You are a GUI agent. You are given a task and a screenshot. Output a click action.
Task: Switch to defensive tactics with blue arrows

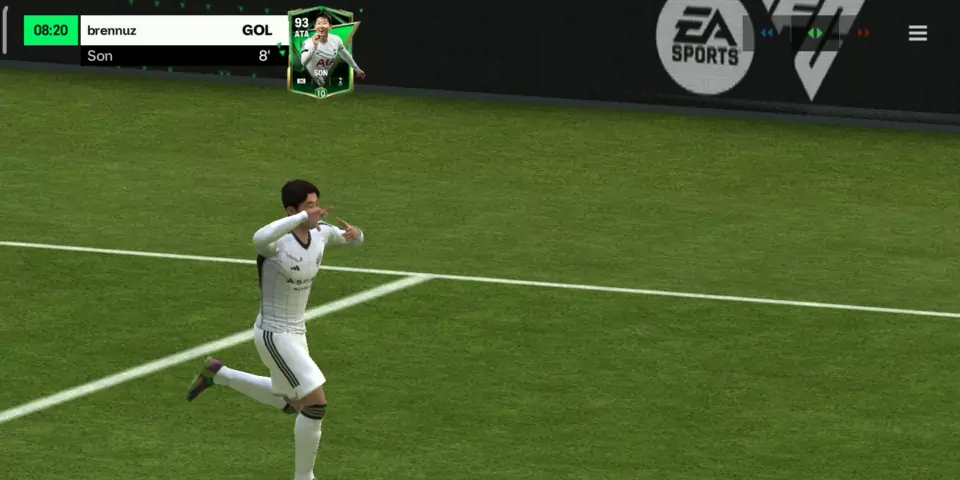pos(768,33)
